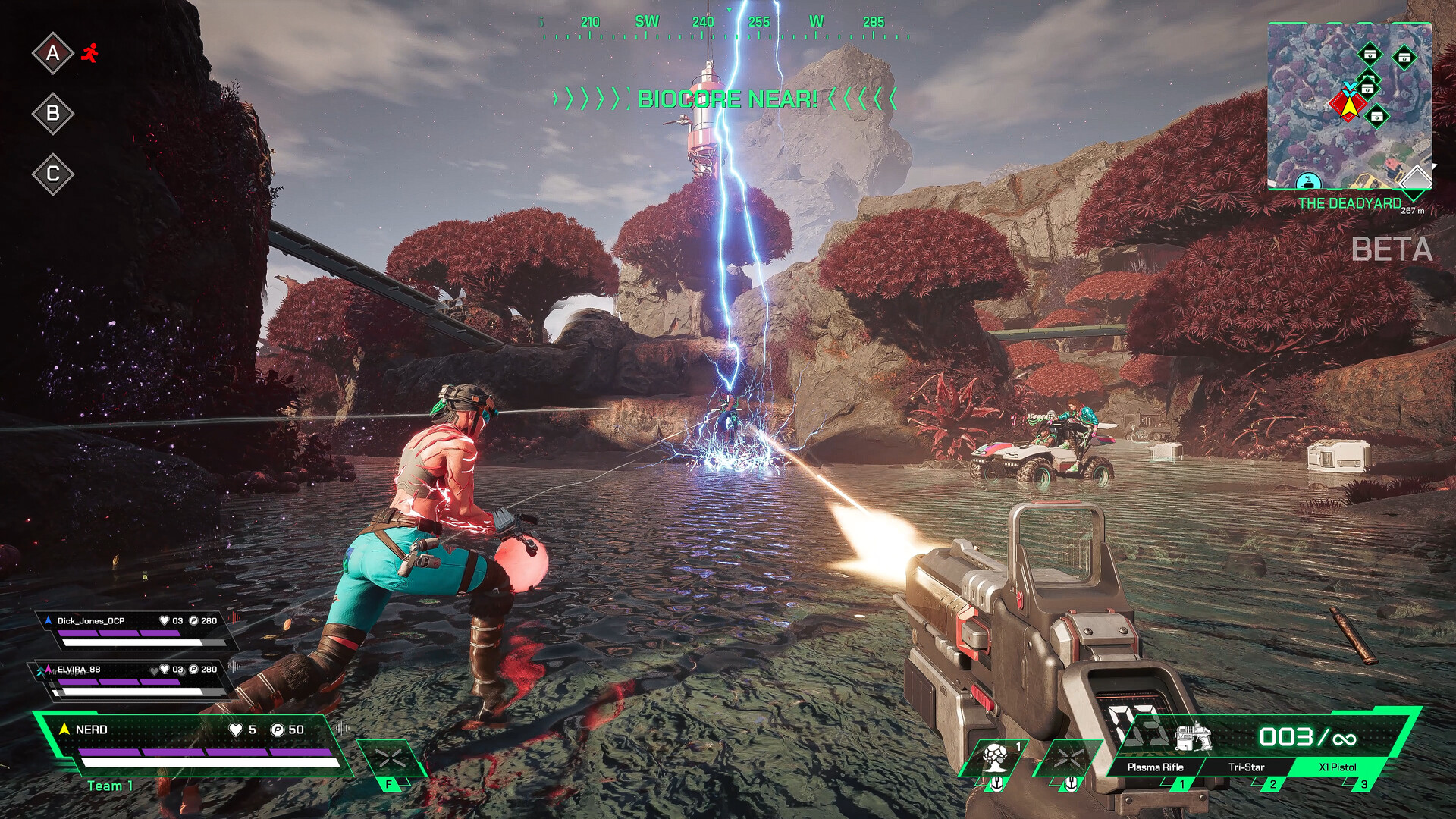
Task: Select objective marker C
Action: click(52, 174)
